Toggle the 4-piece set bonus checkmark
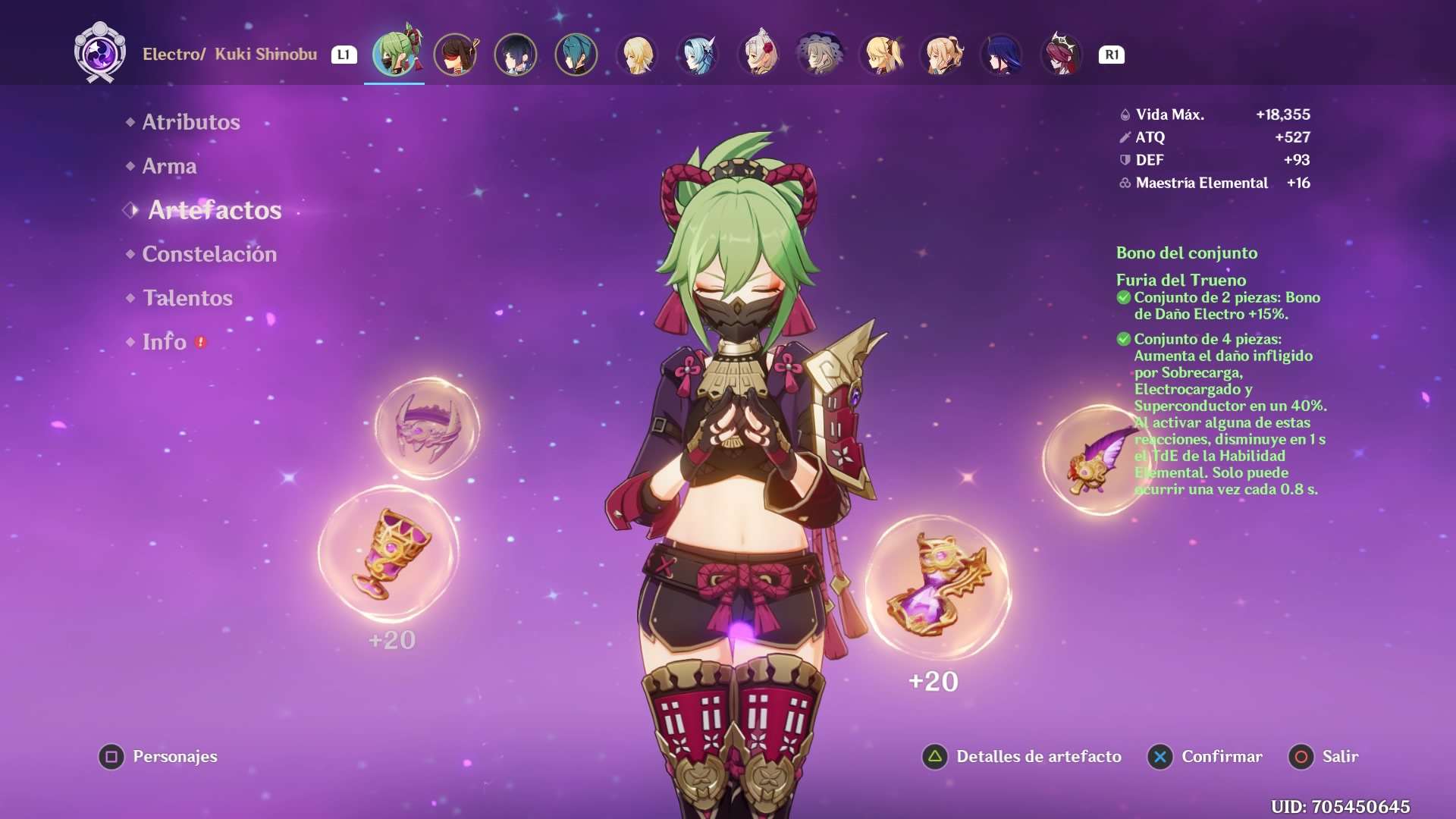Viewport: 1456px width, 819px height. (1123, 340)
